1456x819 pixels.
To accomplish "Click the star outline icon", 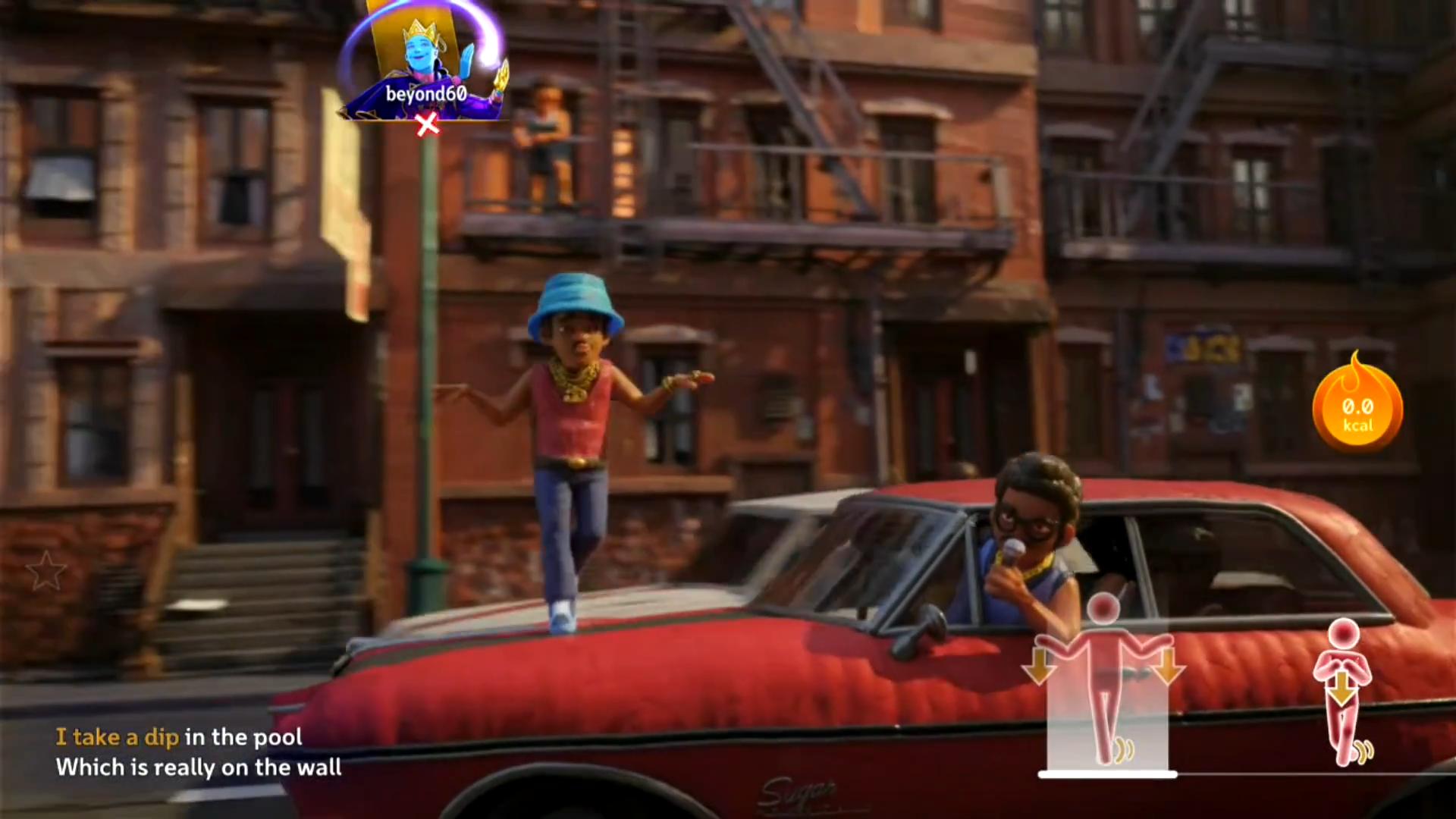I will (x=45, y=570).
